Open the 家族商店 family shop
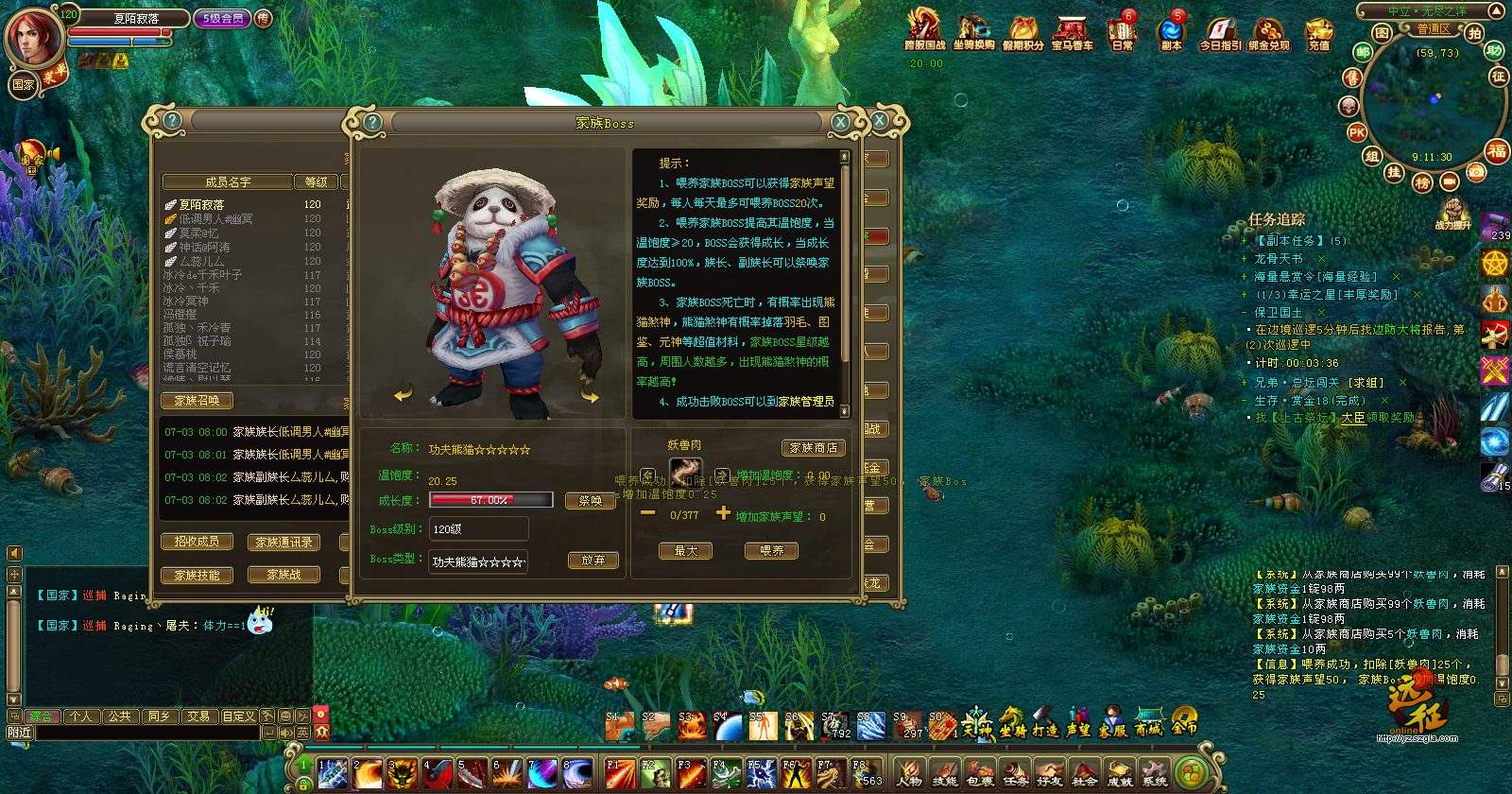The height and width of the screenshot is (794, 1512). coord(813,448)
